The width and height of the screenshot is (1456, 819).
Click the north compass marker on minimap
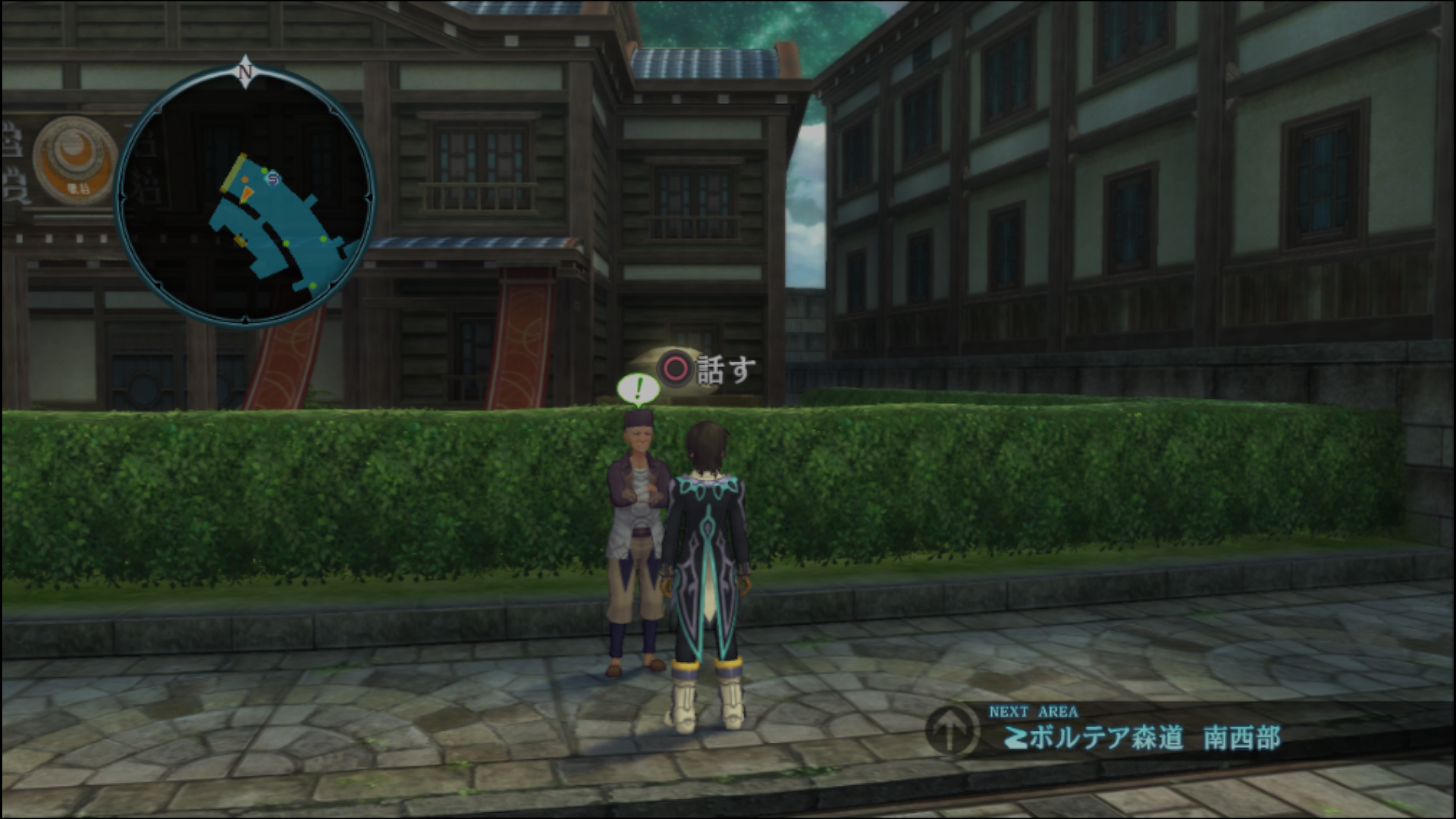point(245,71)
